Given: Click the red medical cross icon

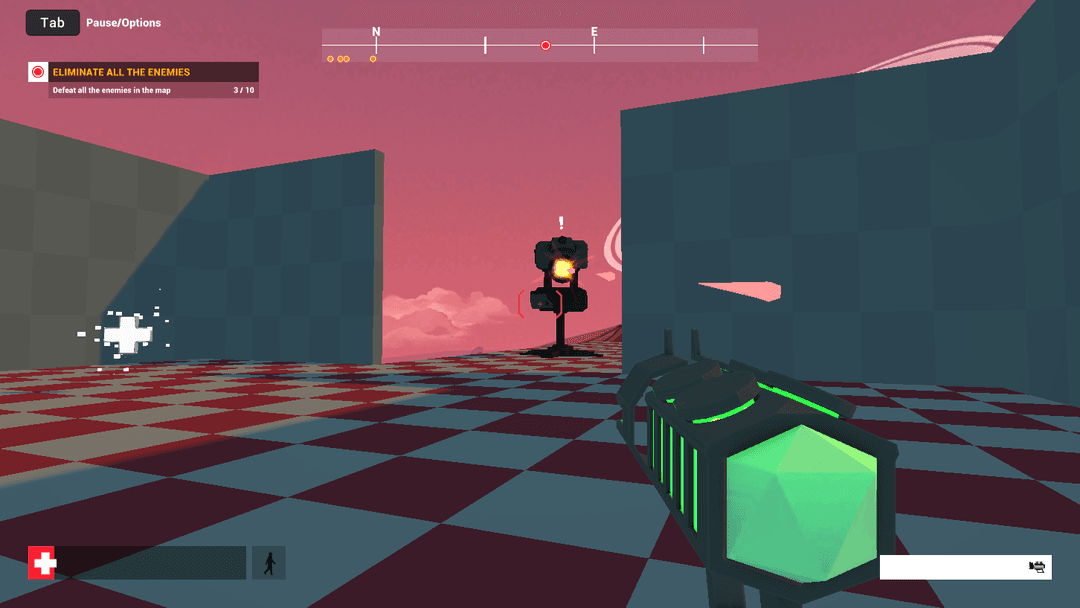Looking at the screenshot, I should point(42,563).
